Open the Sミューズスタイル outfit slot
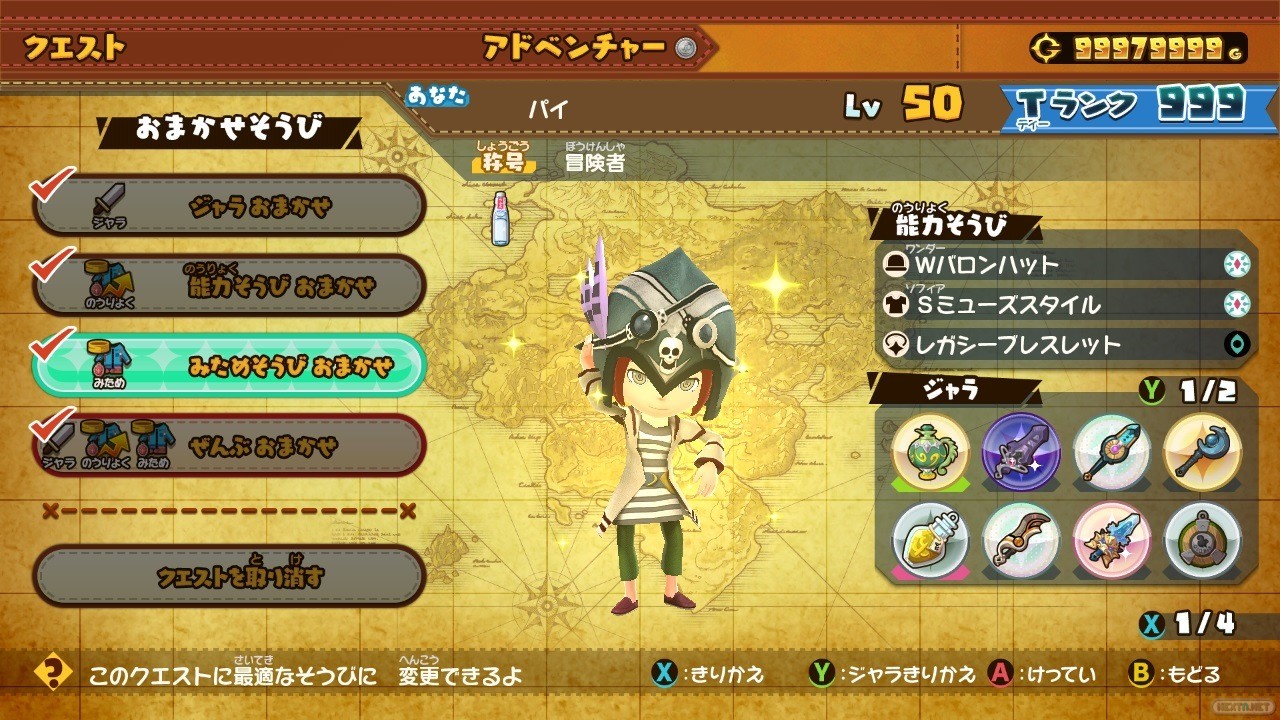The image size is (1280, 720). (1065, 304)
